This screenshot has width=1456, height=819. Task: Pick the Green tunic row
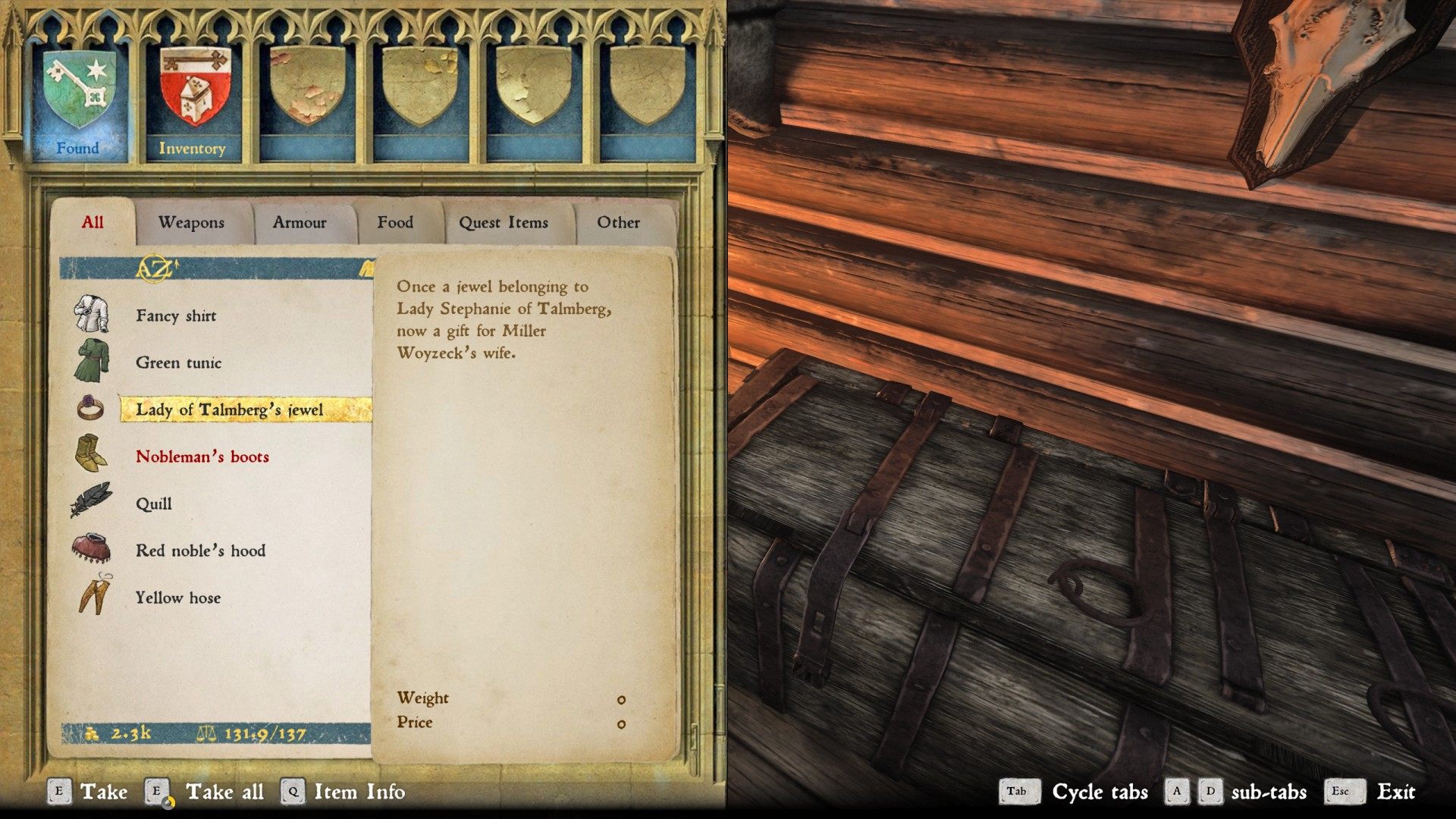click(x=178, y=362)
